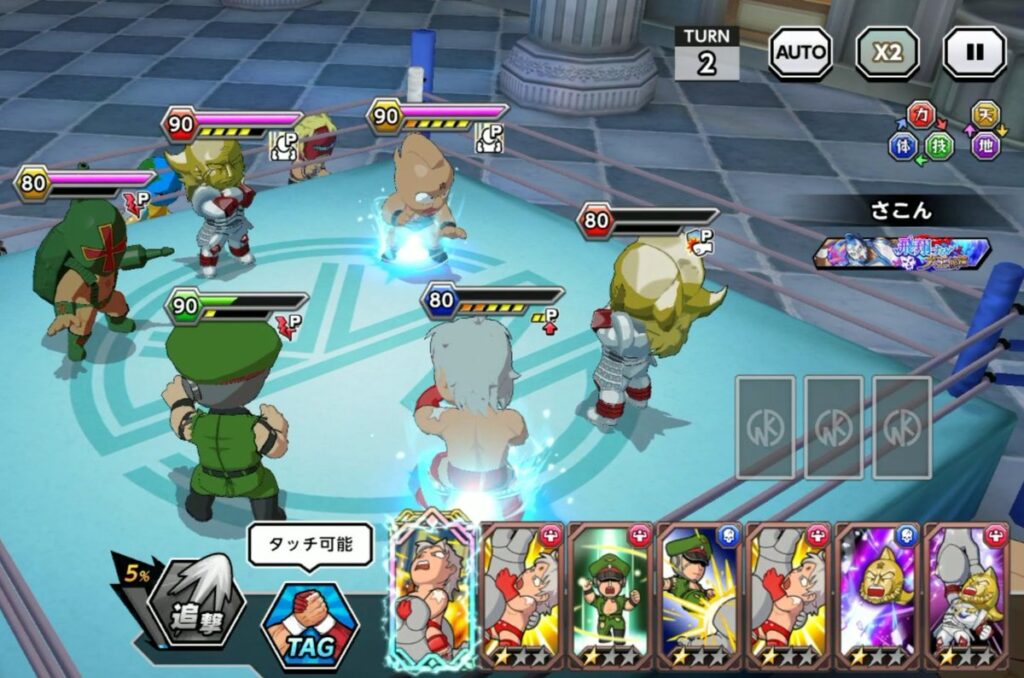
Task: Toggle the X2 battle speed
Action: pos(887,52)
